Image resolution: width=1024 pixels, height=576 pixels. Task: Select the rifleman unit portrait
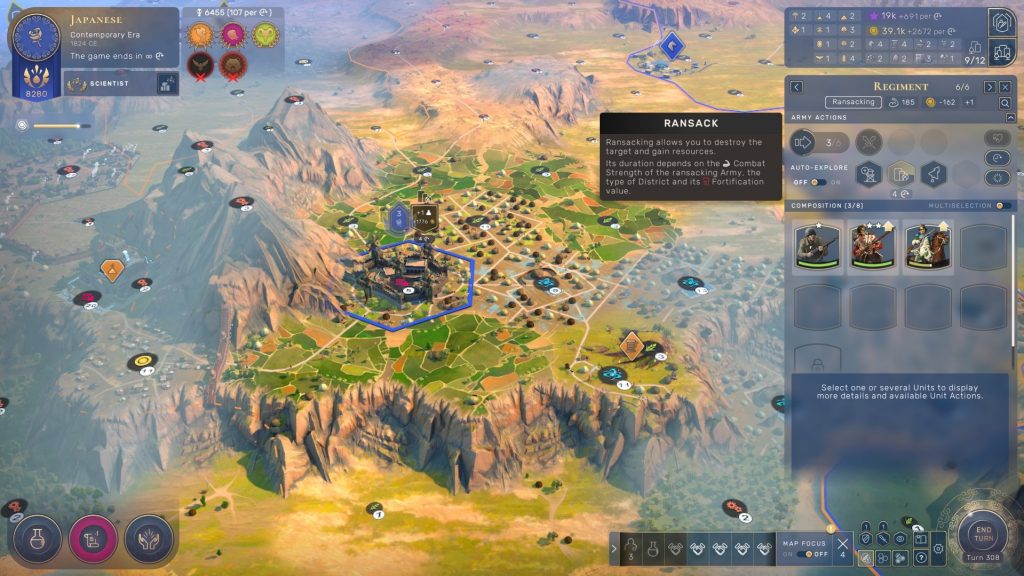[x=816, y=246]
